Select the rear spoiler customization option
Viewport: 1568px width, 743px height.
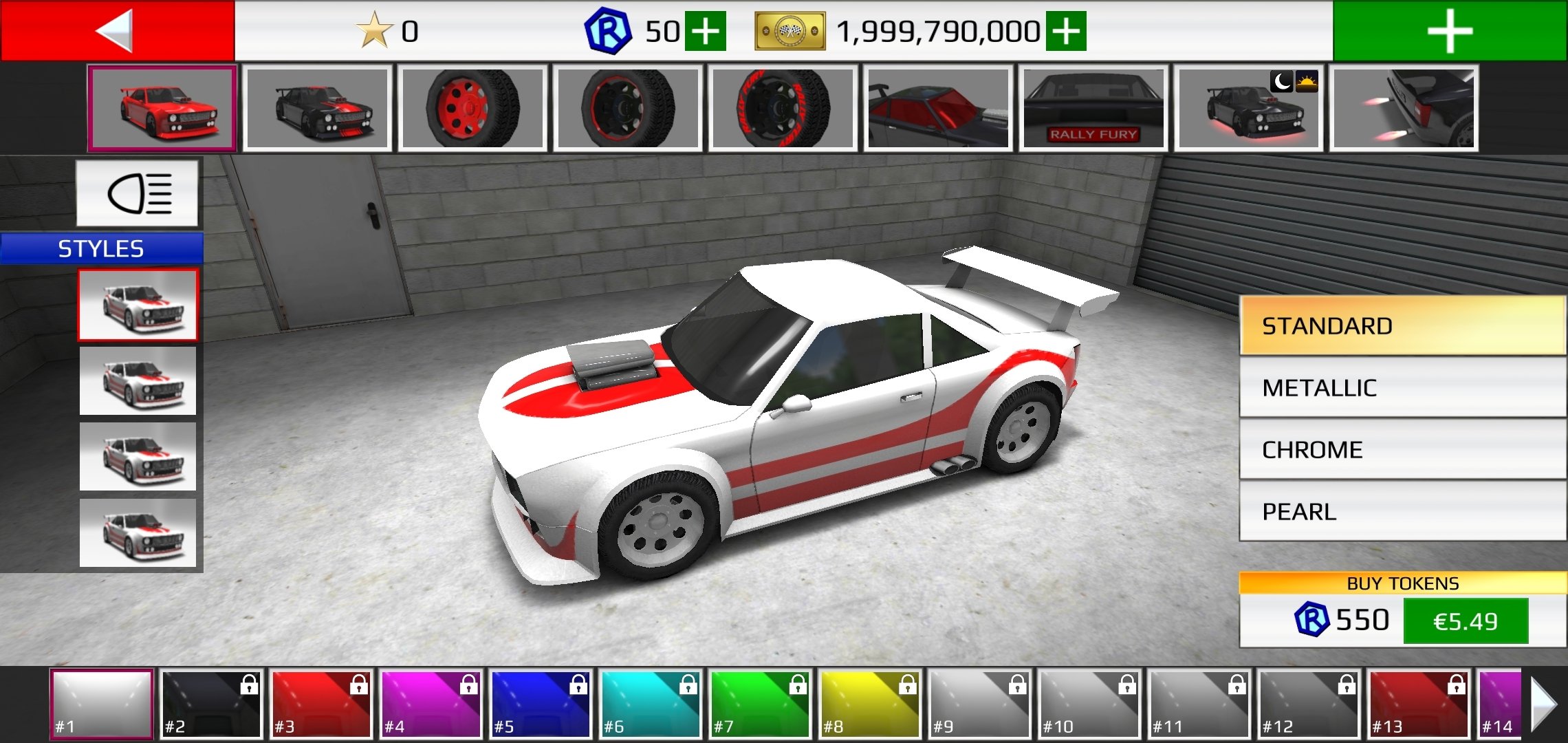pyautogui.click(x=935, y=109)
